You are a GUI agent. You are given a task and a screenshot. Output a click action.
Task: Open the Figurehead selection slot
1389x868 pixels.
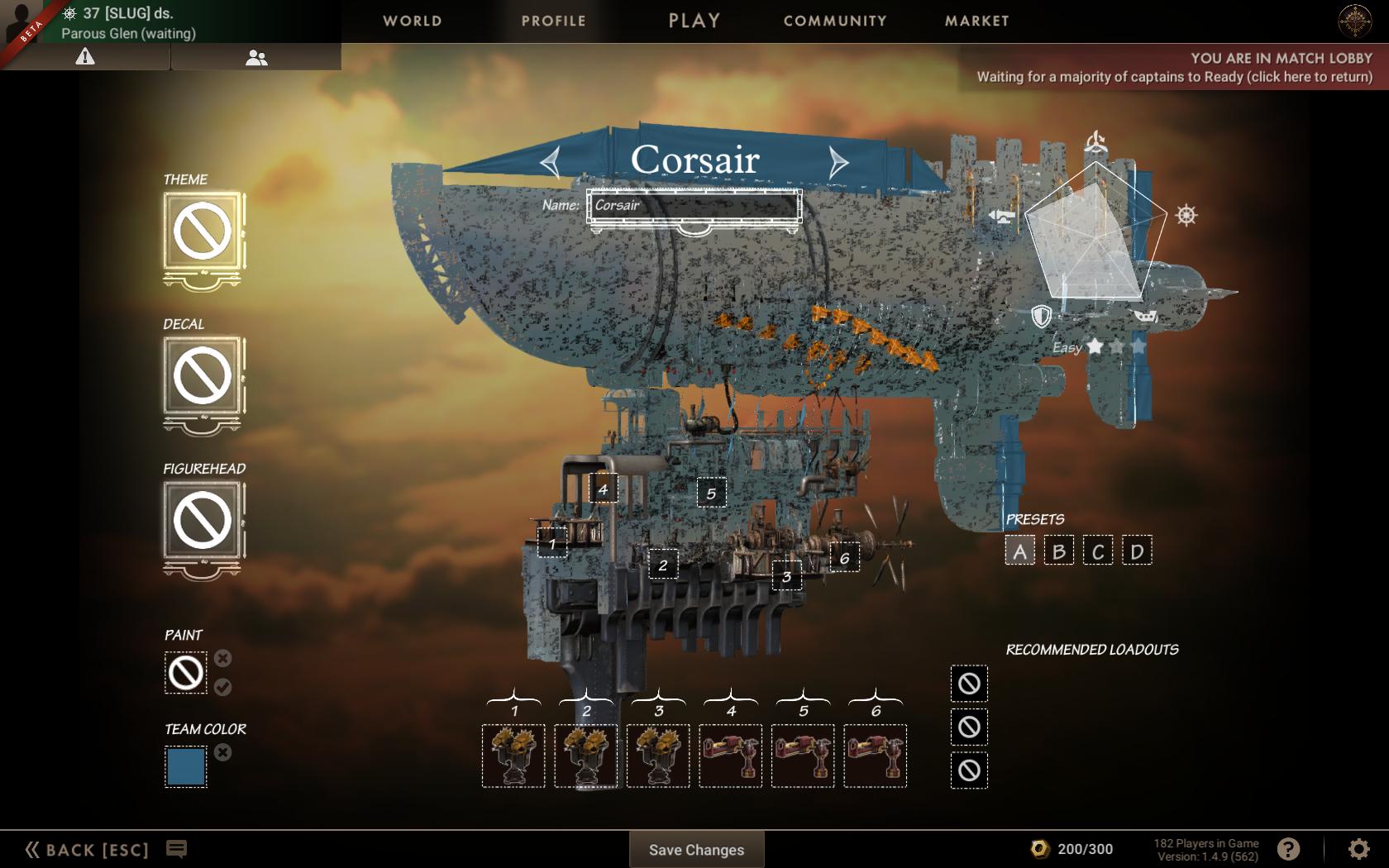coord(203,521)
